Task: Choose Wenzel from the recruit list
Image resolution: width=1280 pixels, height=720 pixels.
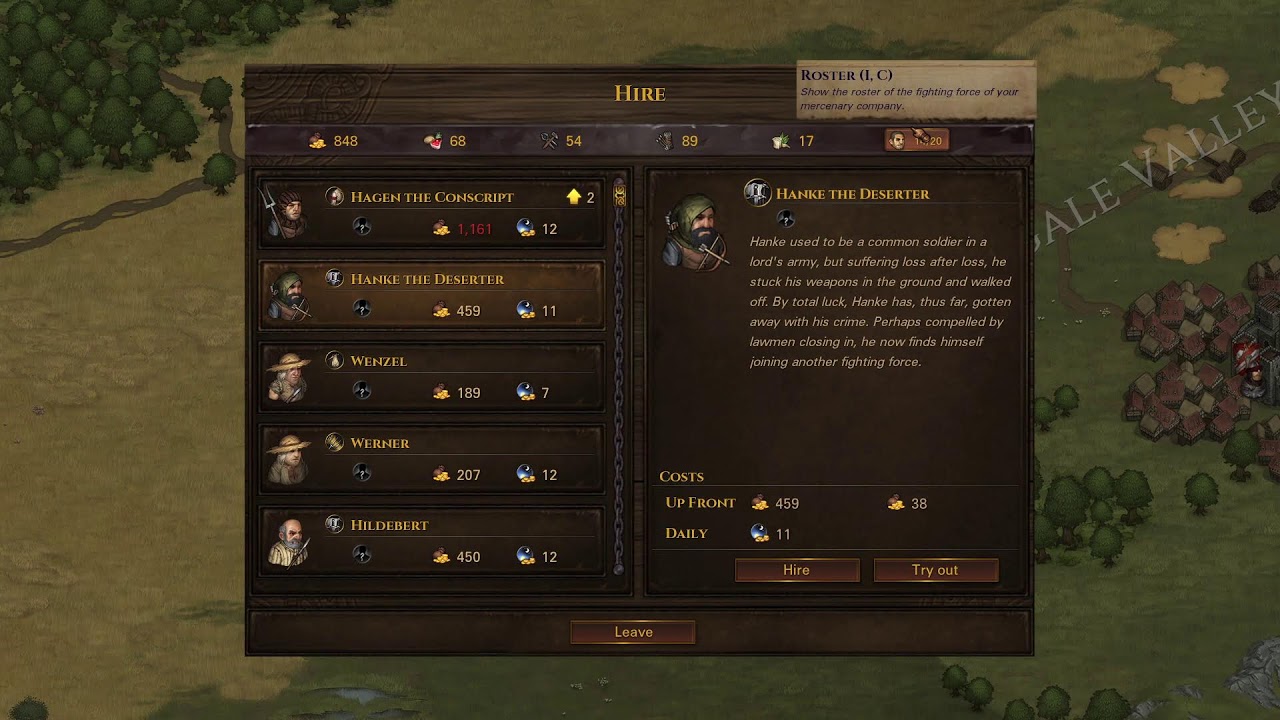Action: 432,377
